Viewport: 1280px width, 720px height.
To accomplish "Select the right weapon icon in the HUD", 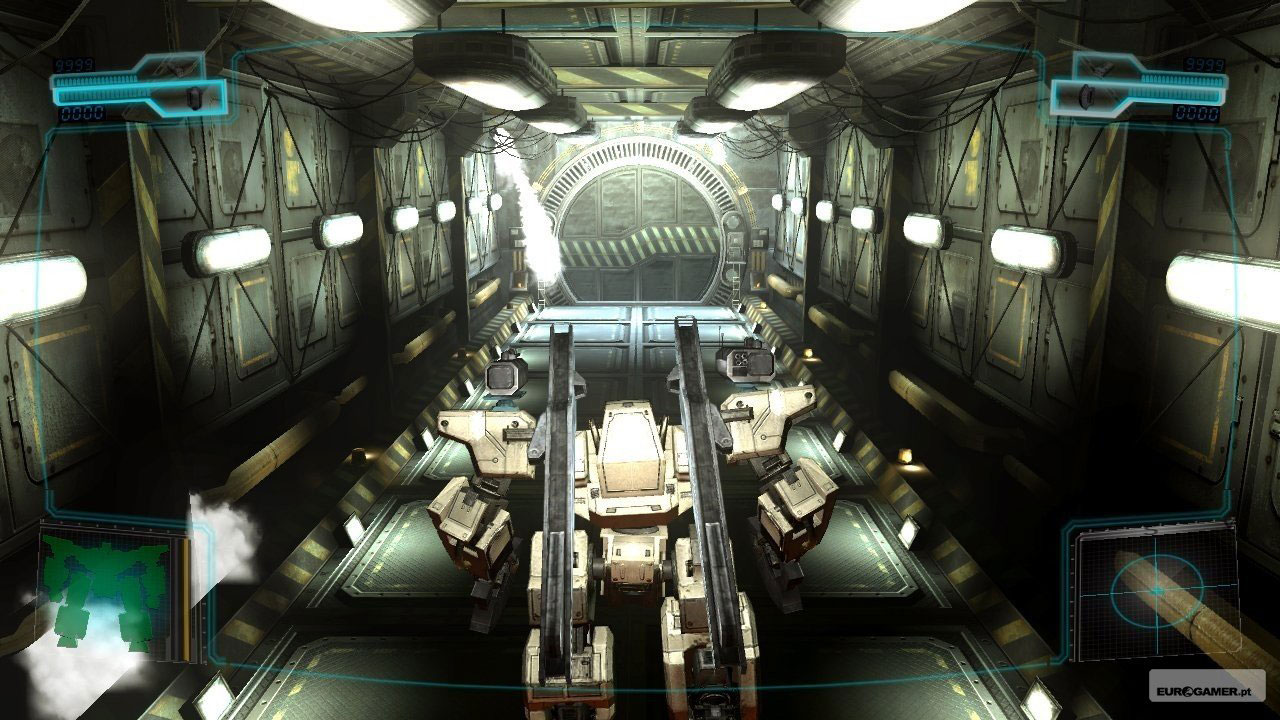I will click(1088, 95).
